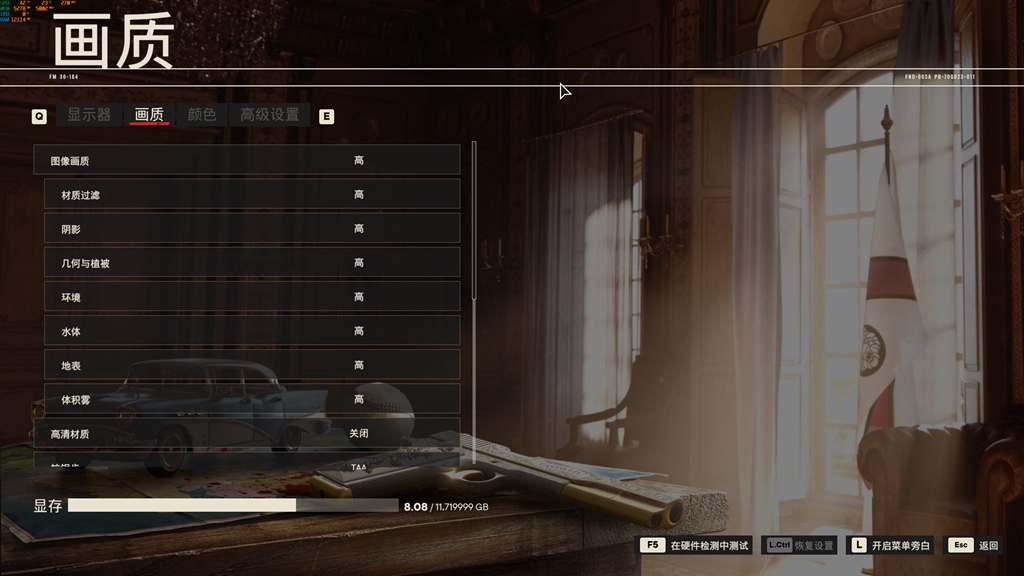Choose the 地表 quality row
1024x576 pixels.
(x=252, y=364)
